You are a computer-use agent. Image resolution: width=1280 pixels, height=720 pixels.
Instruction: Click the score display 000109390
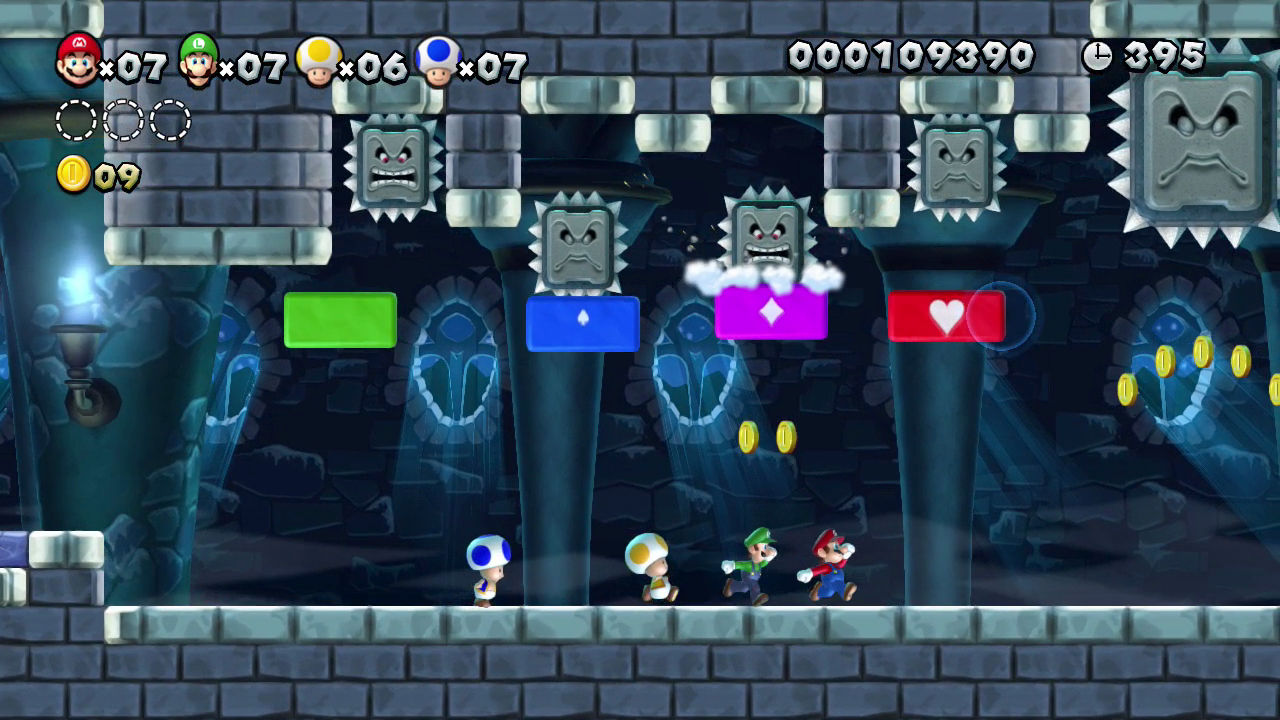(912, 57)
